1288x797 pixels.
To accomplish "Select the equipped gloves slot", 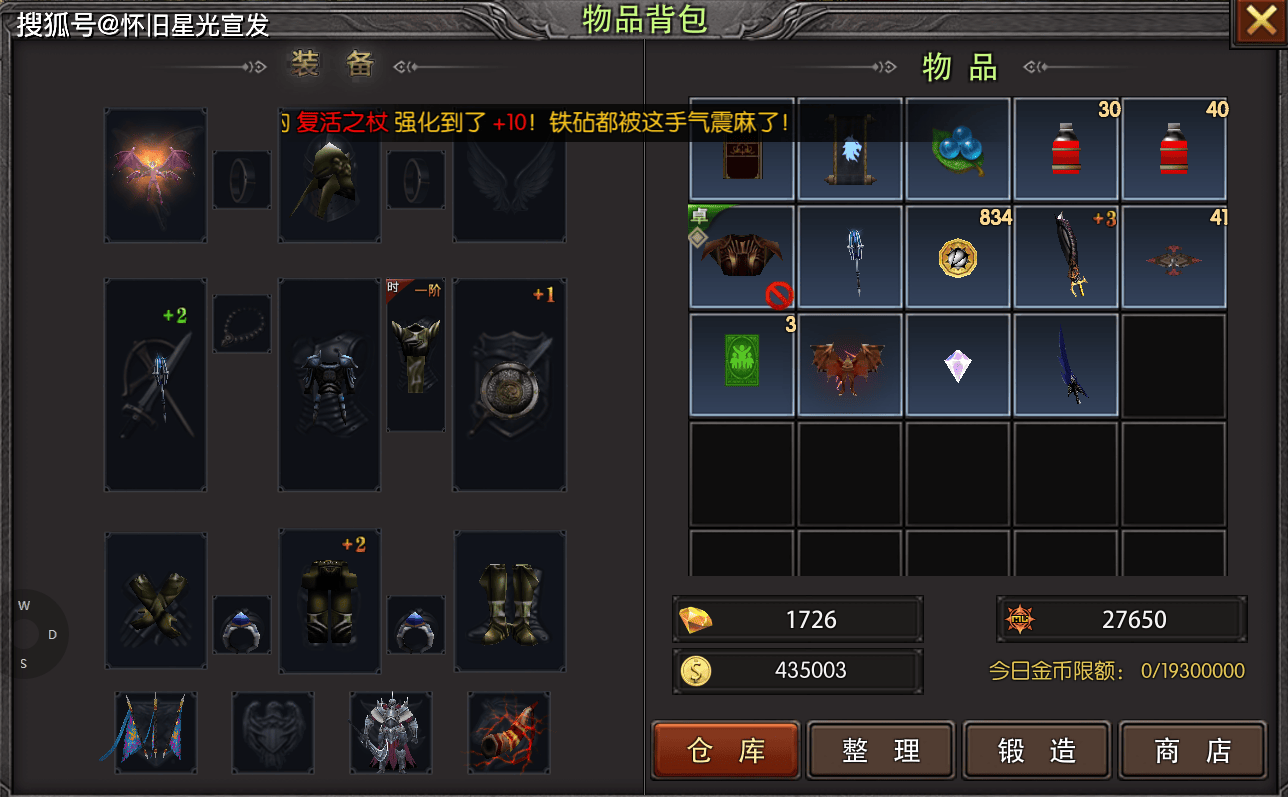I will [156, 600].
